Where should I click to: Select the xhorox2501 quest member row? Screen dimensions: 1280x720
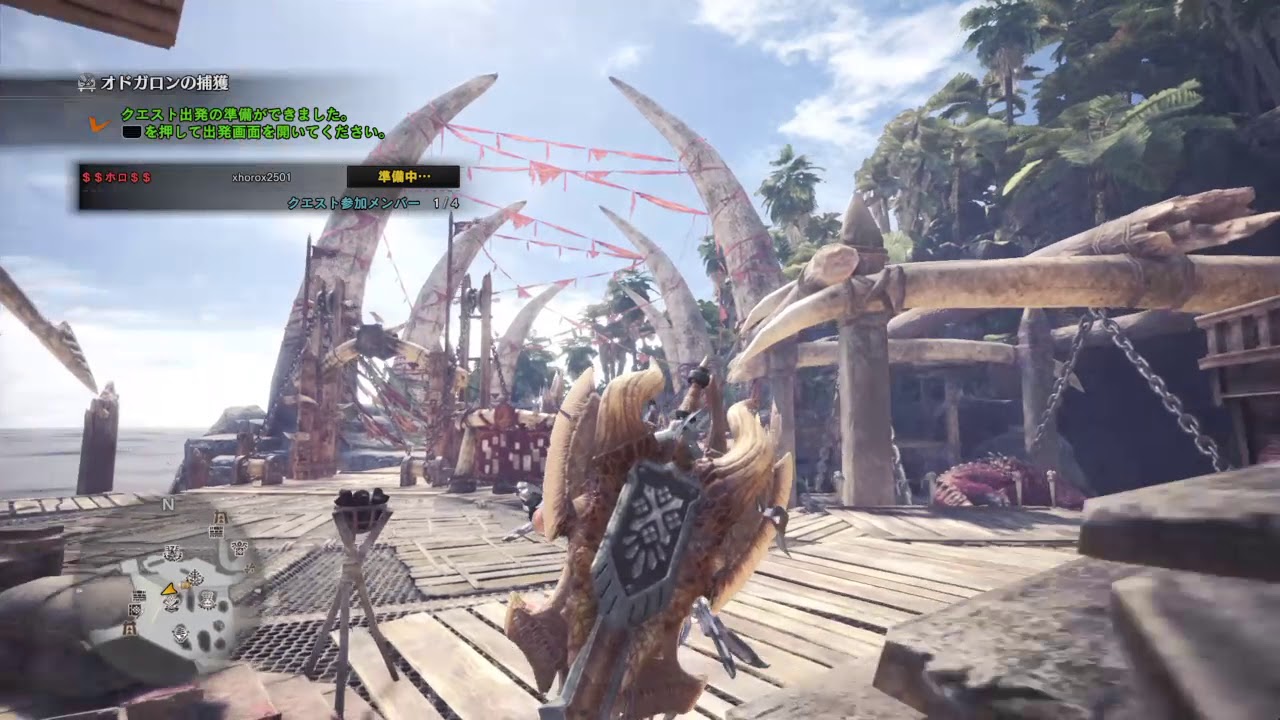click(261, 177)
